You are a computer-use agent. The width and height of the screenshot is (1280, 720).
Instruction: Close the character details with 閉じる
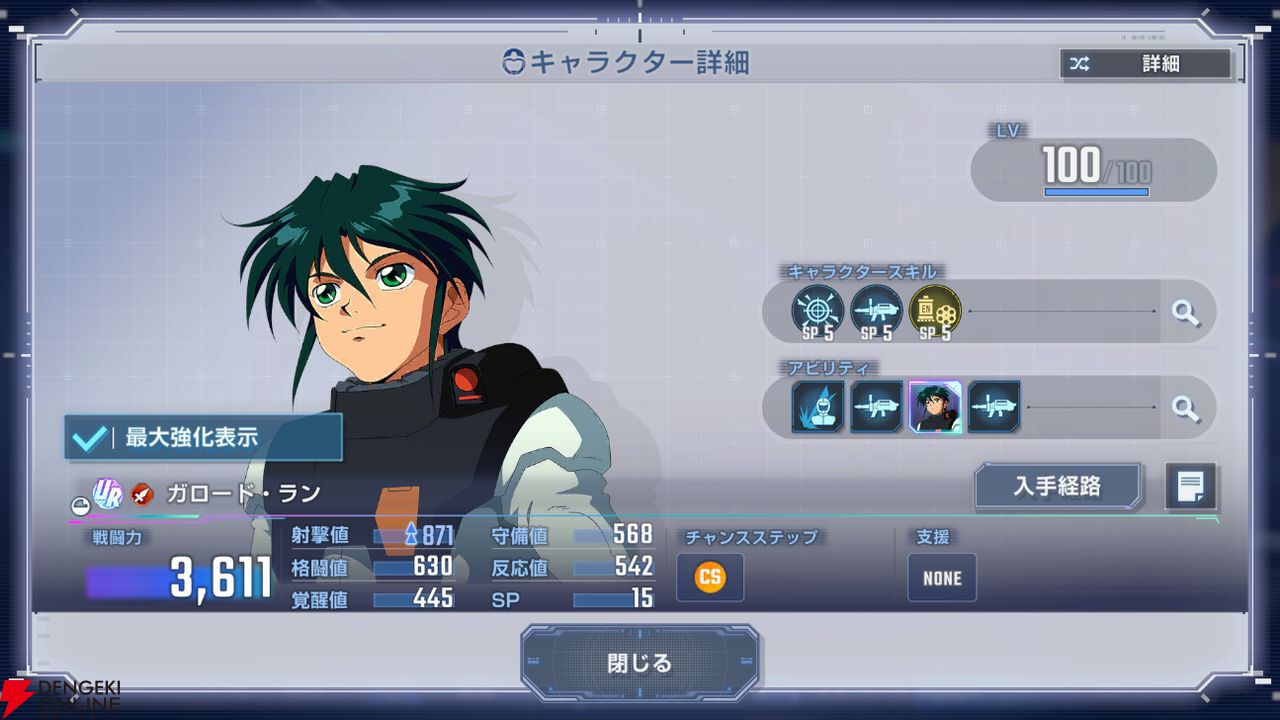pos(639,662)
